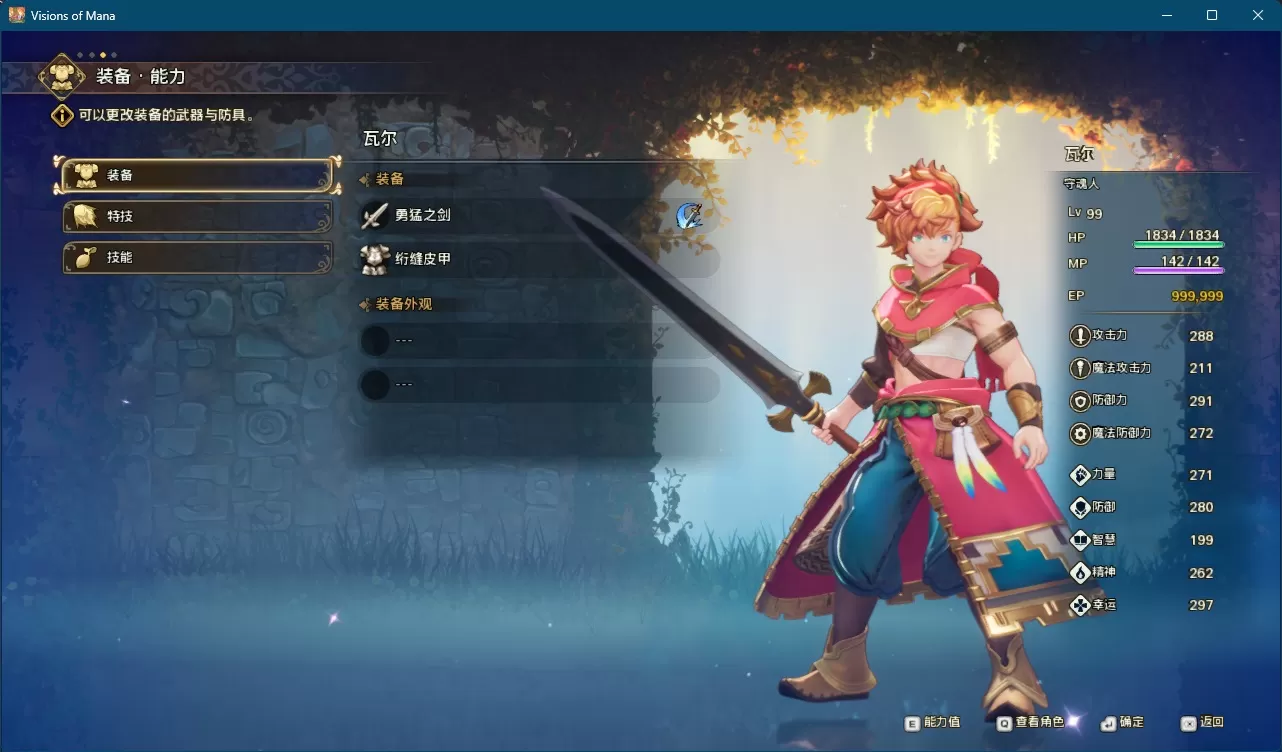Select the 装备 equipment menu entry
The height and width of the screenshot is (752, 1282).
(196, 176)
